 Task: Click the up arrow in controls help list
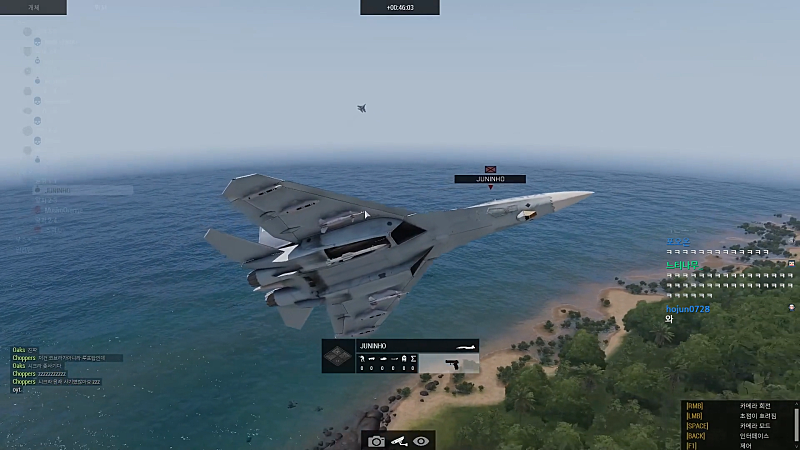[796, 405]
